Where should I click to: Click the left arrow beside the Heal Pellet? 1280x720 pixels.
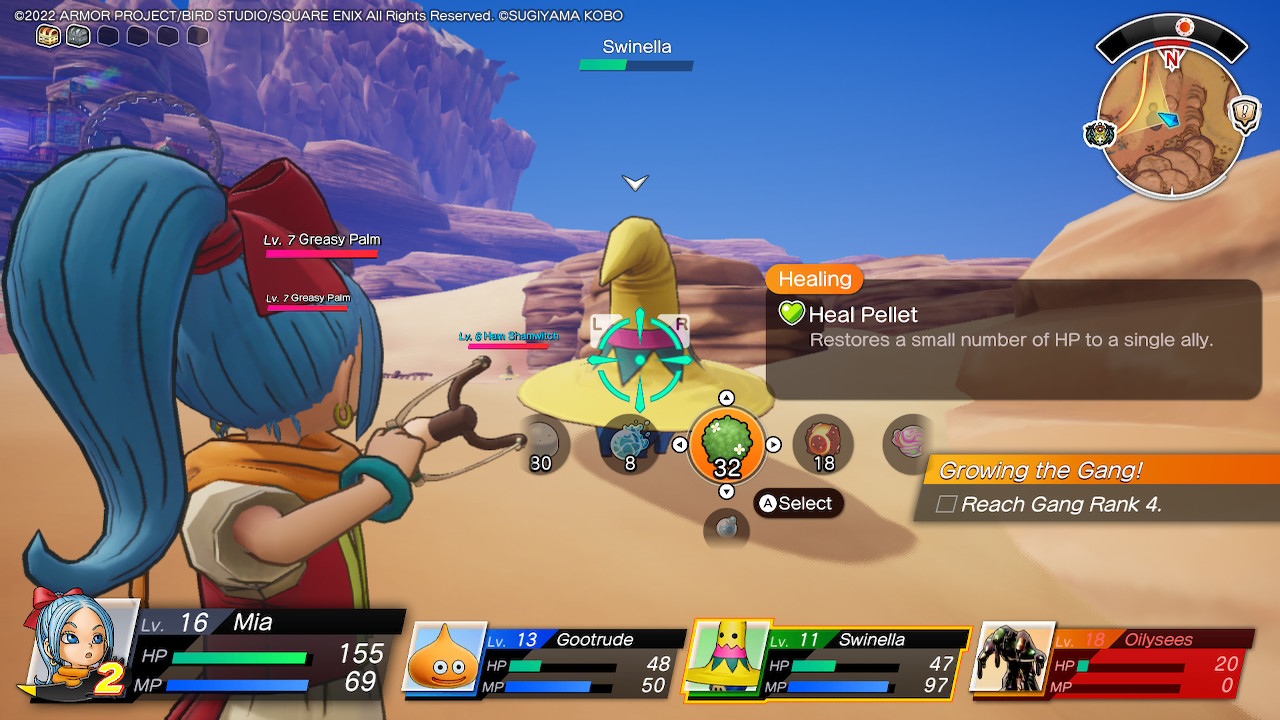[680, 445]
